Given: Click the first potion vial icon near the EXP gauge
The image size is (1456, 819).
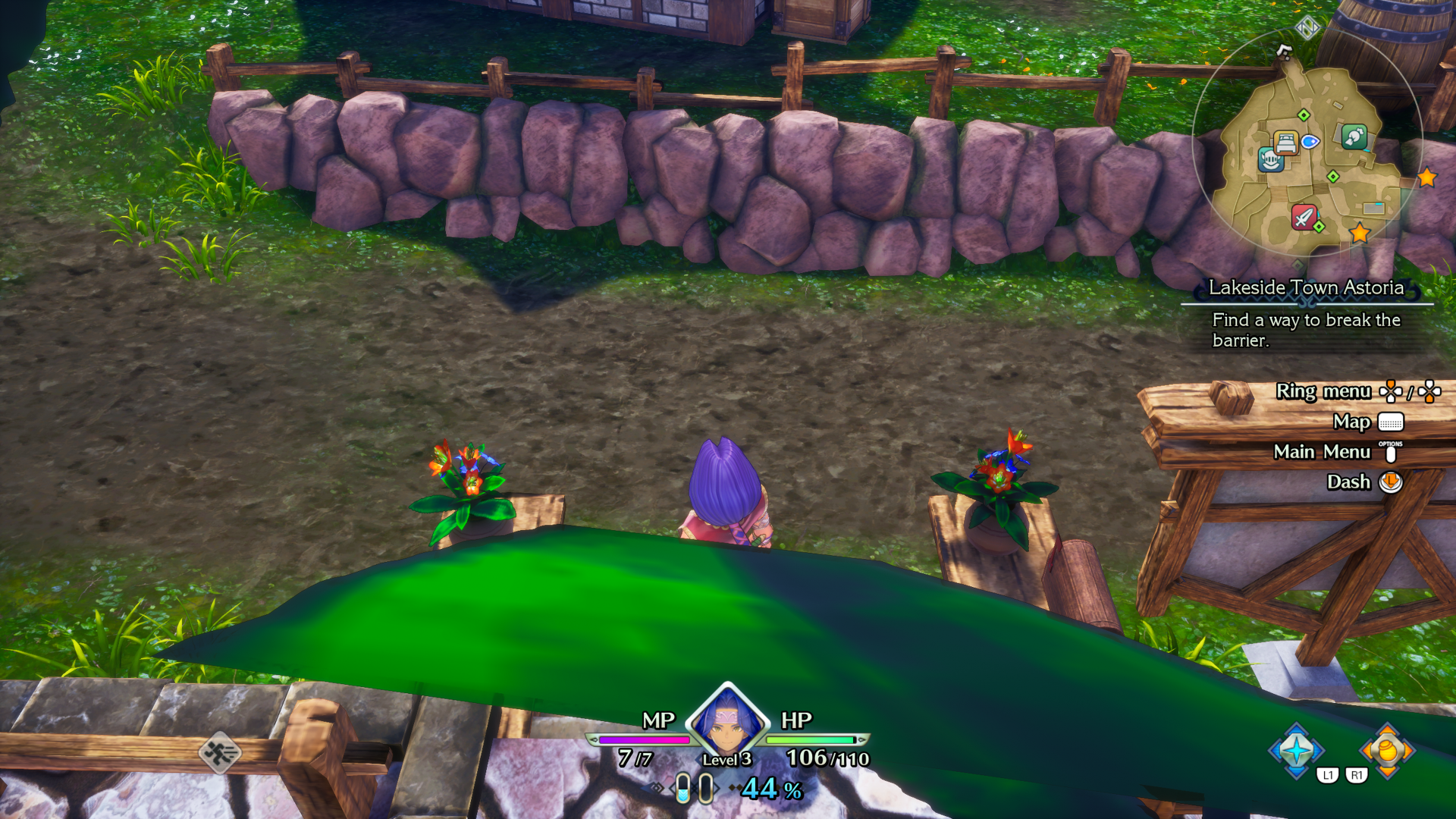Looking at the screenshot, I should 682,788.
